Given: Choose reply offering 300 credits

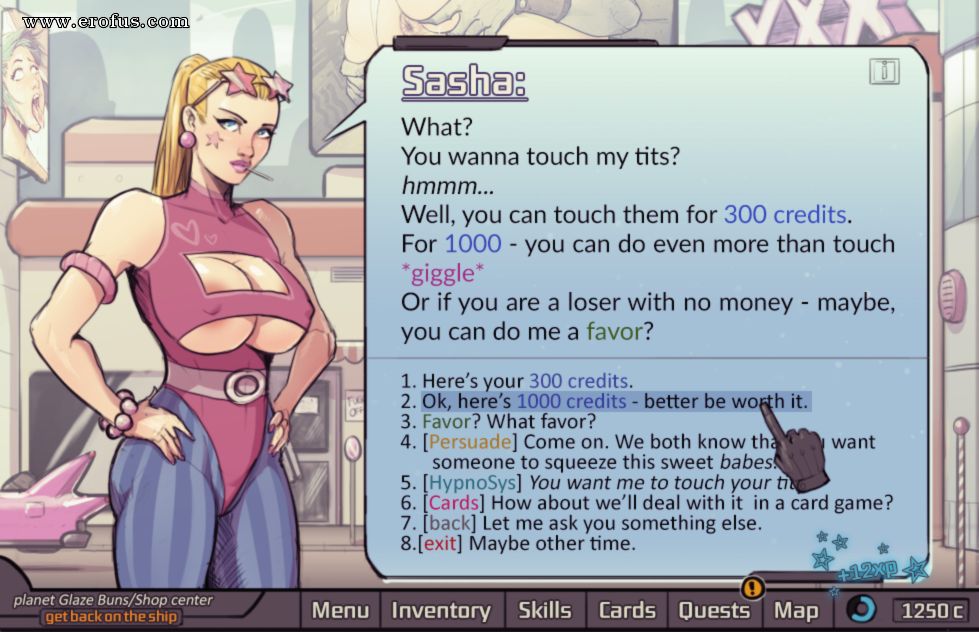Looking at the screenshot, I should 516,381.
